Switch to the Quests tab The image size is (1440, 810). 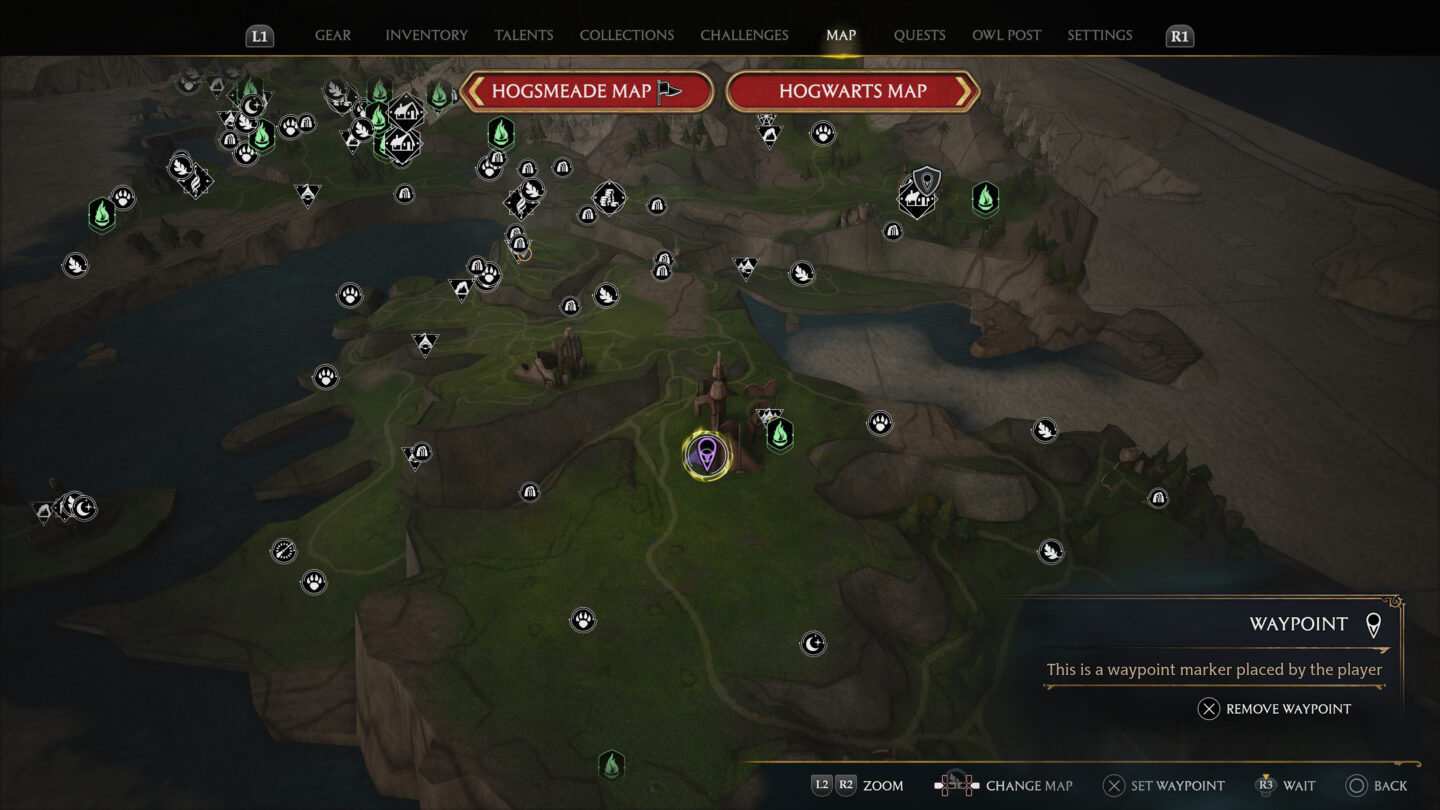pyautogui.click(x=919, y=35)
